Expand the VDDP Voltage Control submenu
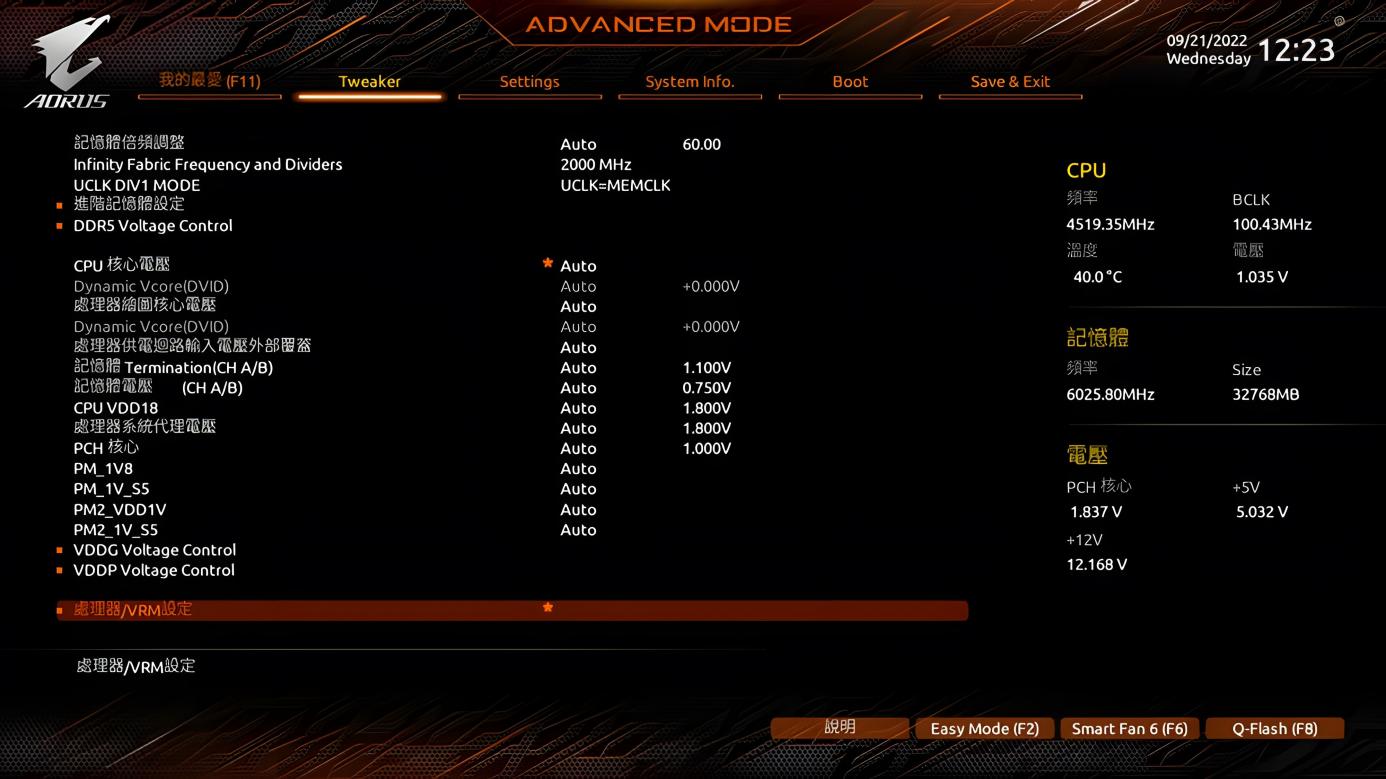Image resolution: width=1386 pixels, height=779 pixels. tap(154, 570)
